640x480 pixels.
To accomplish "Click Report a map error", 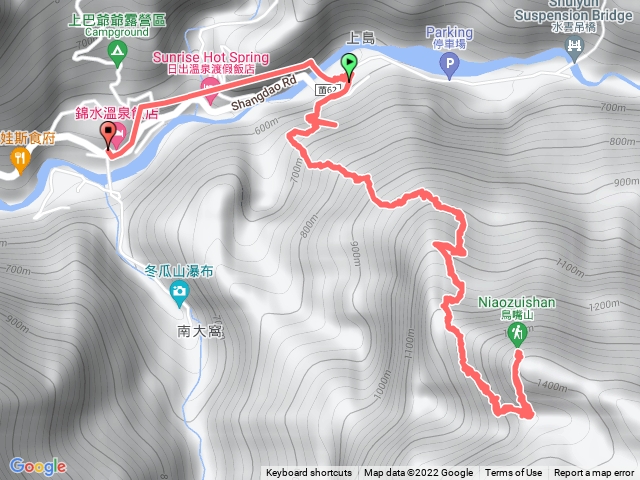I will 595,473.
